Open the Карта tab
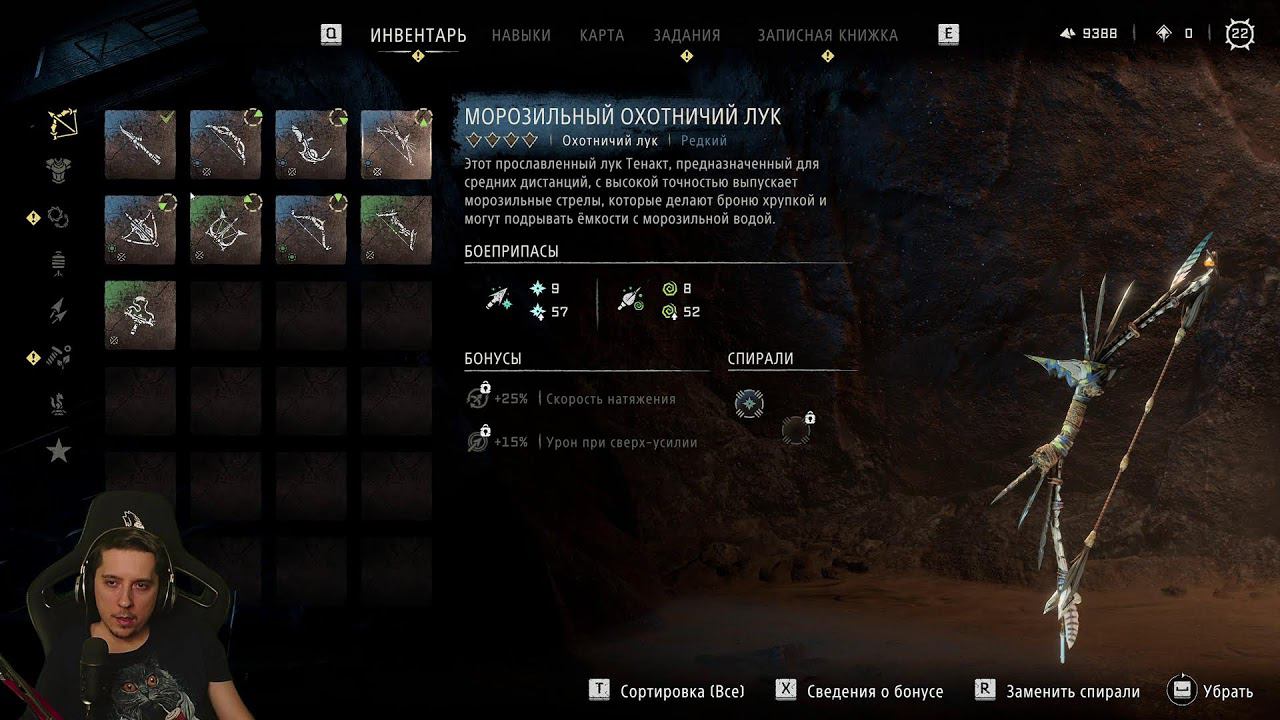This screenshot has width=1280, height=720. (601, 35)
